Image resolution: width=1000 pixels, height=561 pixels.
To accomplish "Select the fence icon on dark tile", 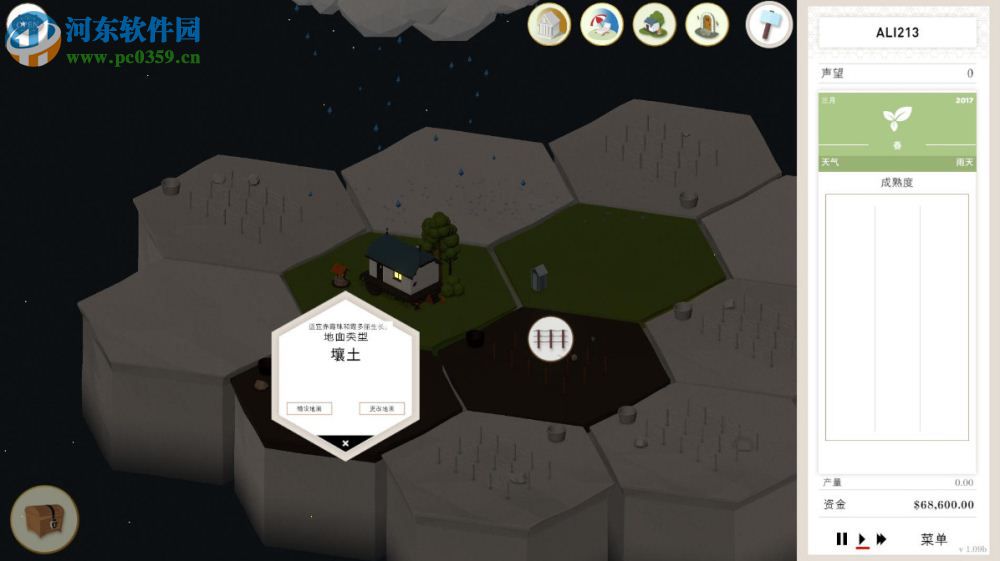I will coord(551,339).
